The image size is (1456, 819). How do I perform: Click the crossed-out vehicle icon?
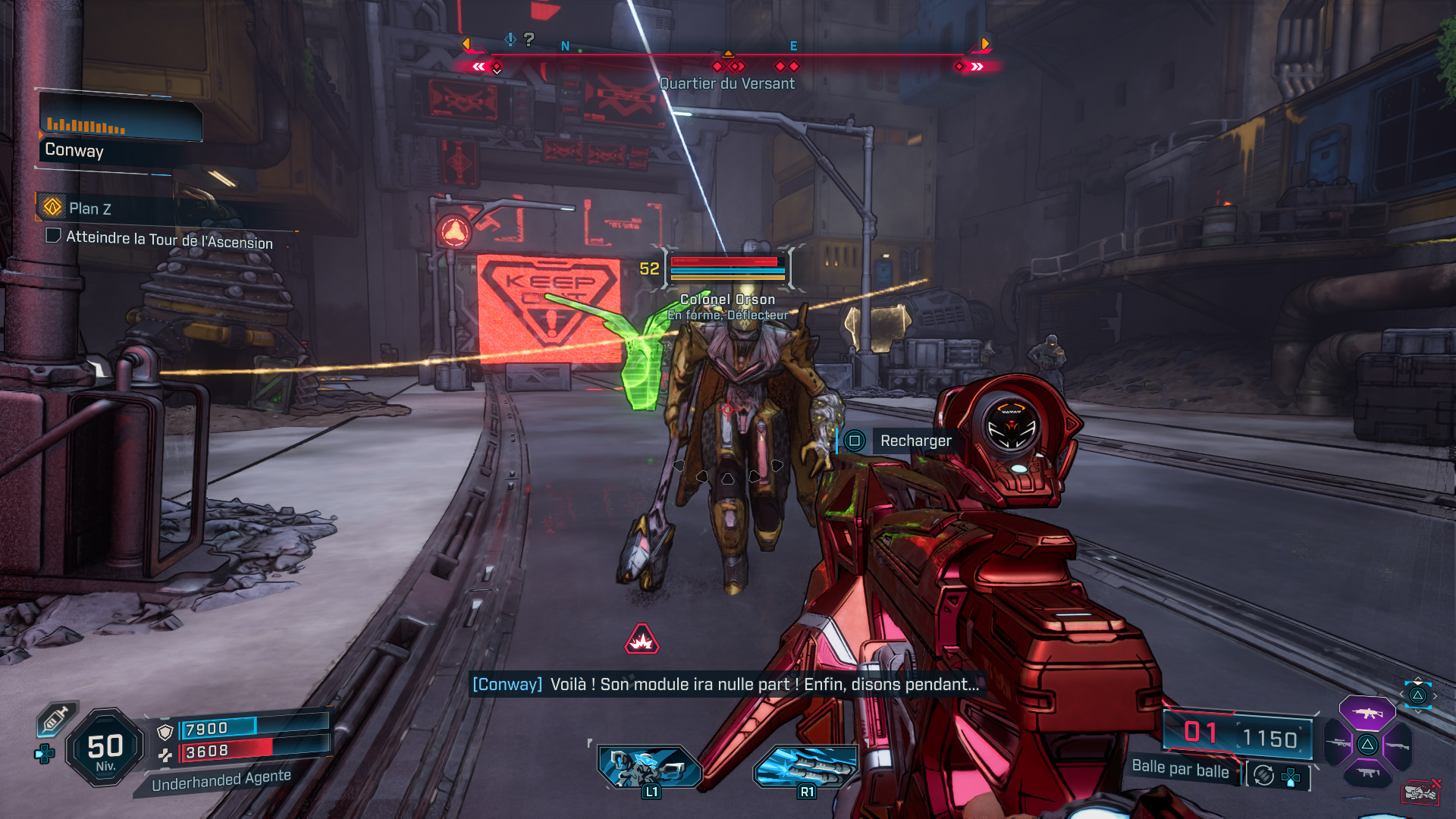pyautogui.click(x=1420, y=792)
